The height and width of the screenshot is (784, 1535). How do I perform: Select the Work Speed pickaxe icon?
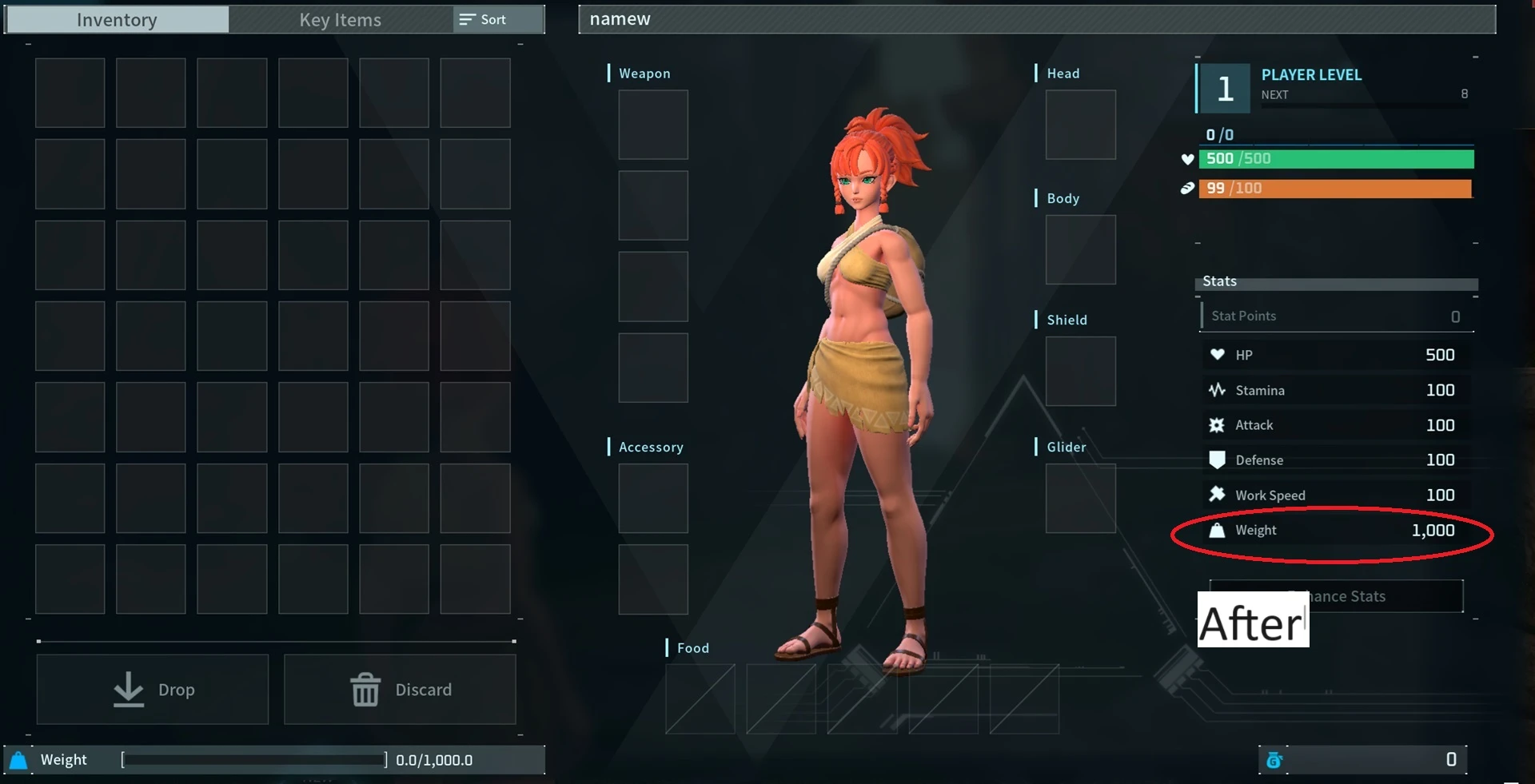[1217, 495]
